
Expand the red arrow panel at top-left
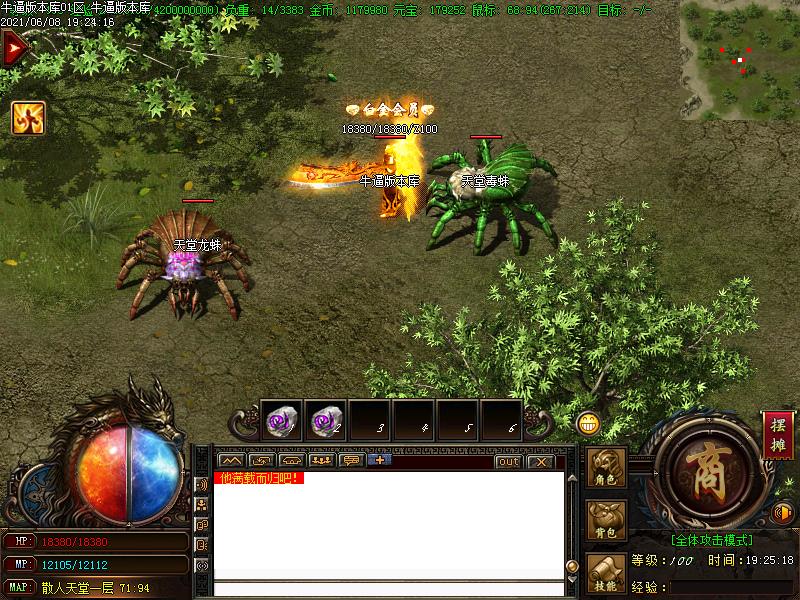click(13, 48)
